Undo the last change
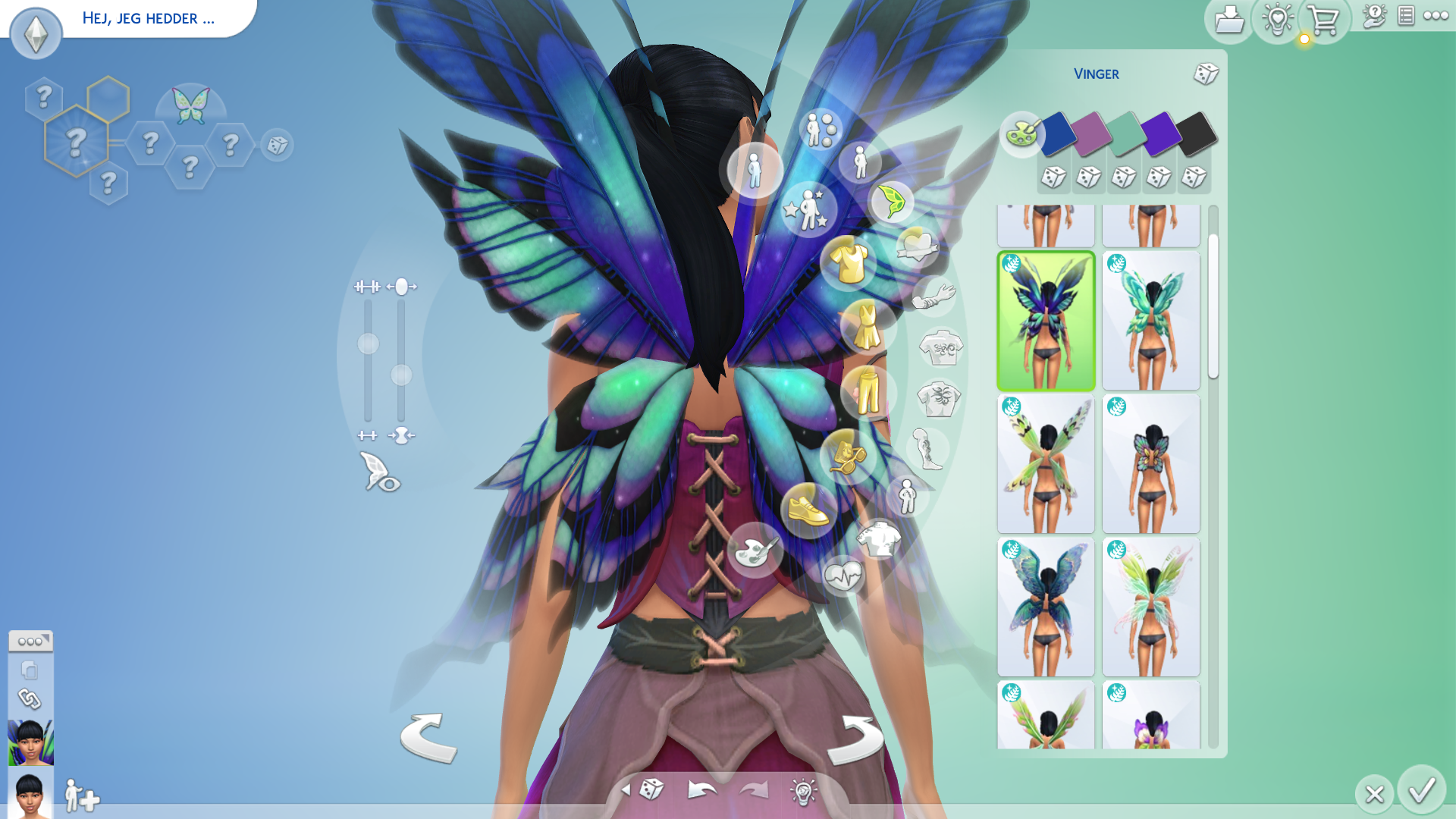Image resolution: width=1456 pixels, height=819 pixels. pos(702,791)
